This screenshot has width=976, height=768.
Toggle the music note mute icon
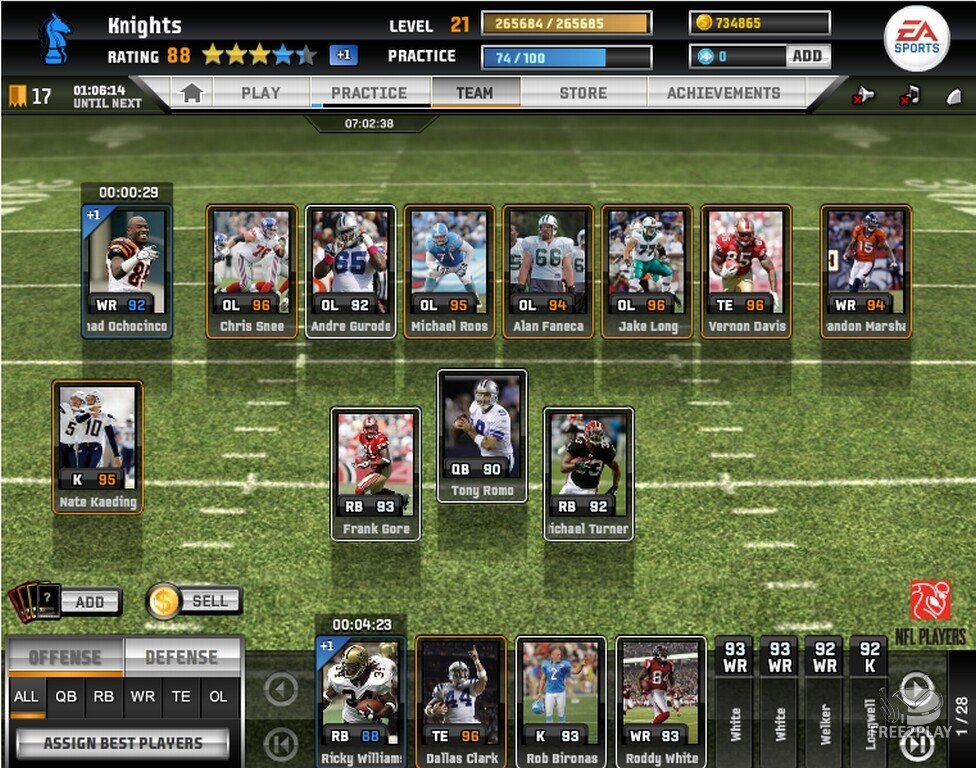pyautogui.click(x=909, y=95)
